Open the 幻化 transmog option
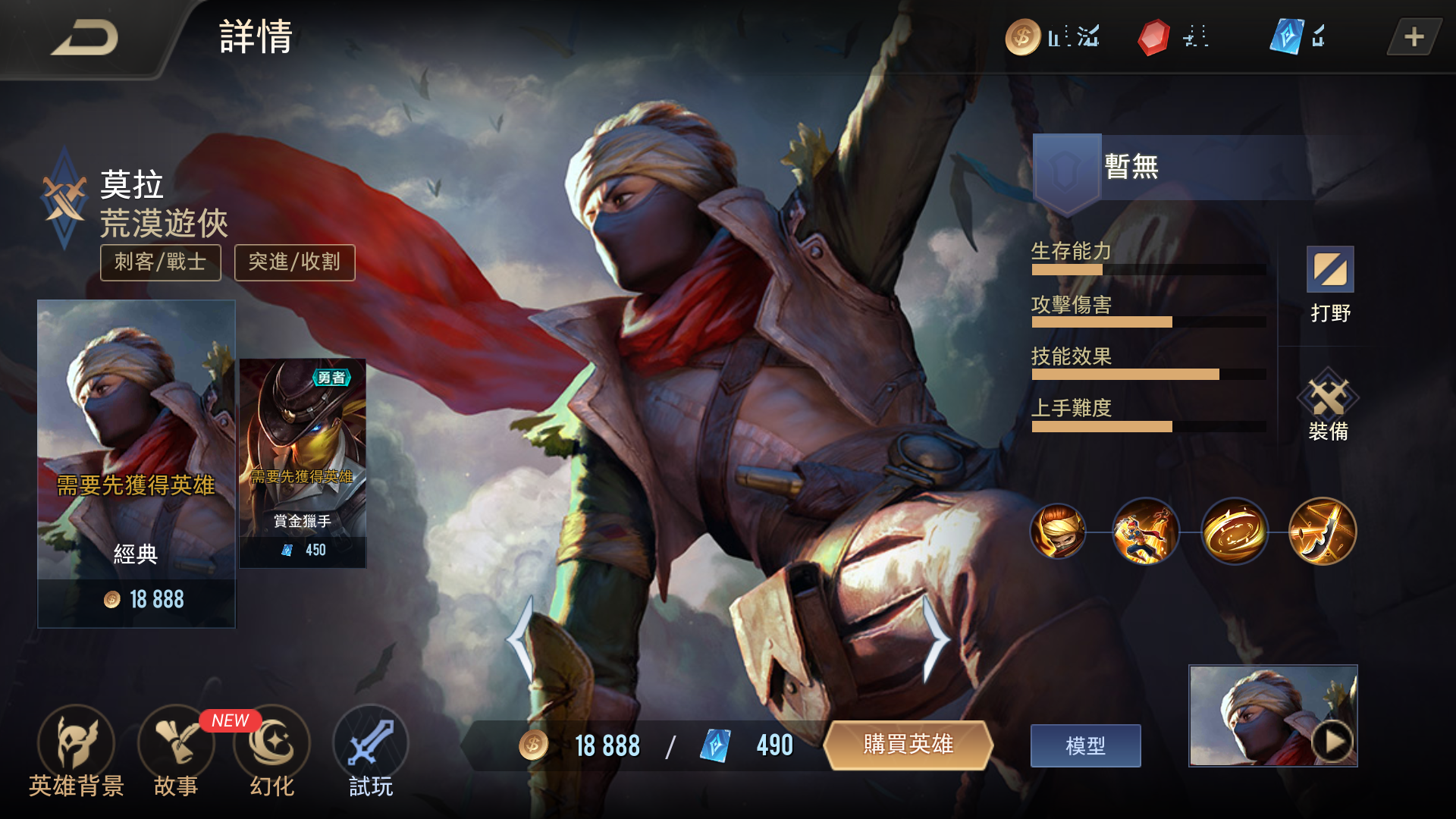 click(271, 751)
